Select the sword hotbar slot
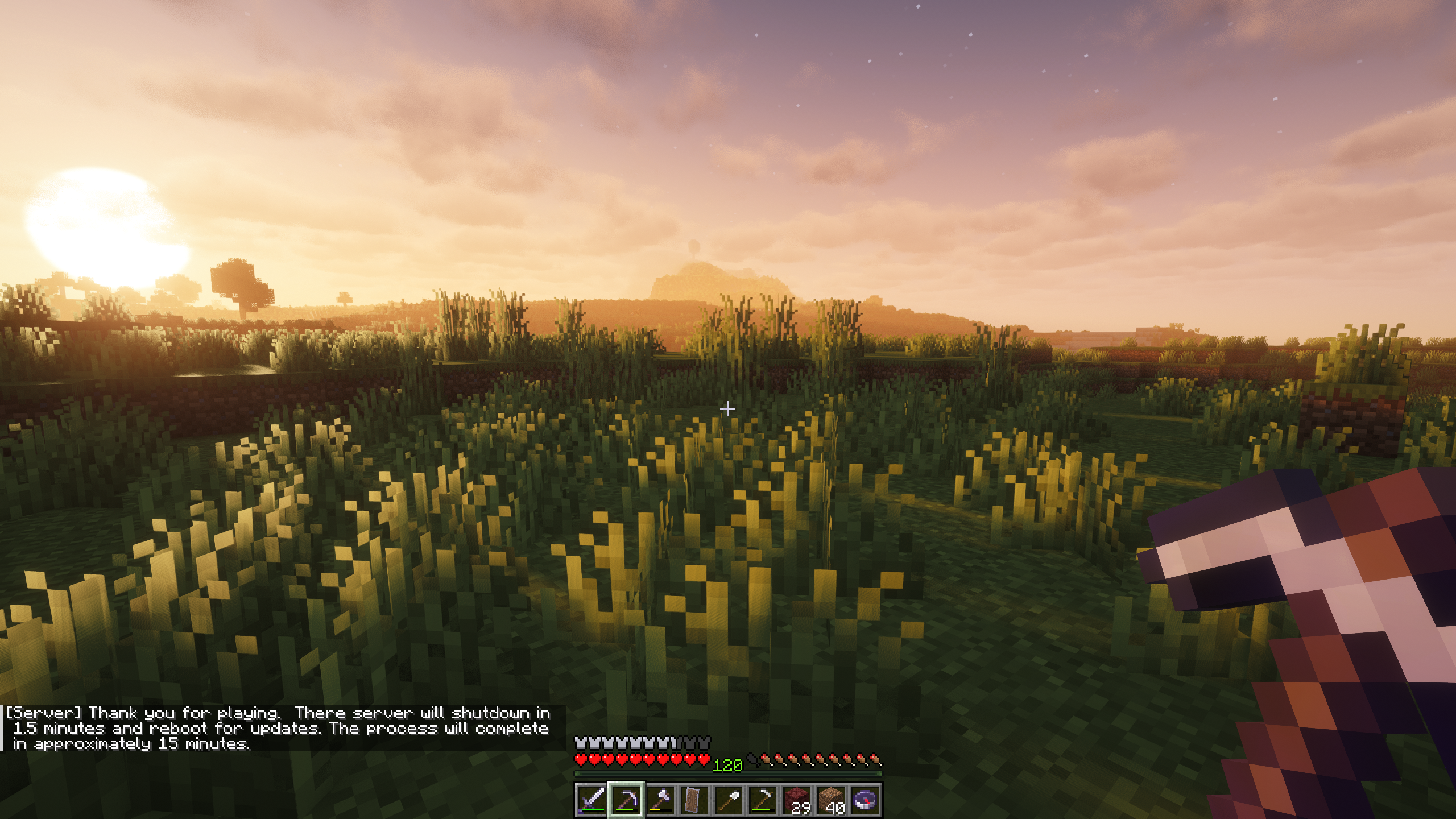The height and width of the screenshot is (819, 1456). pyautogui.click(x=591, y=799)
